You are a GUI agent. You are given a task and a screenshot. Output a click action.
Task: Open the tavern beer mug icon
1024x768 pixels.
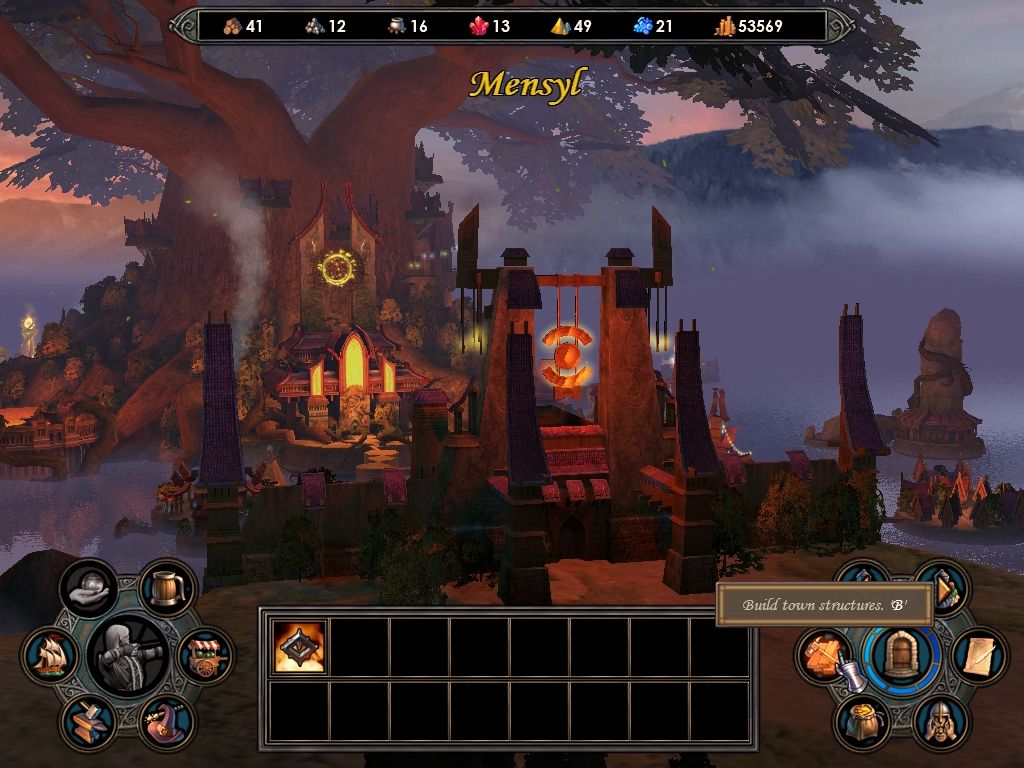coord(166,589)
